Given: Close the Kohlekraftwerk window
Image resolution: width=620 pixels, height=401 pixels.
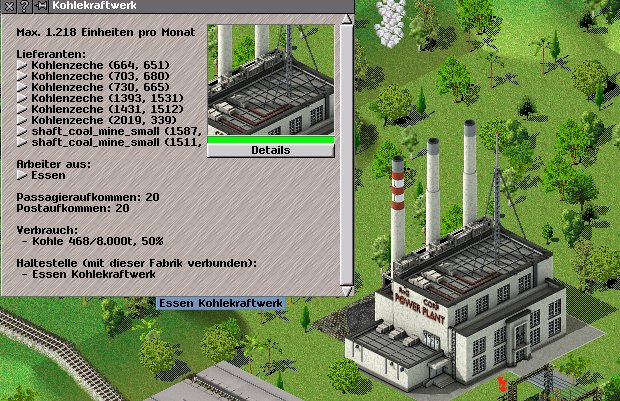Looking at the screenshot, I should [x=8, y=6].
